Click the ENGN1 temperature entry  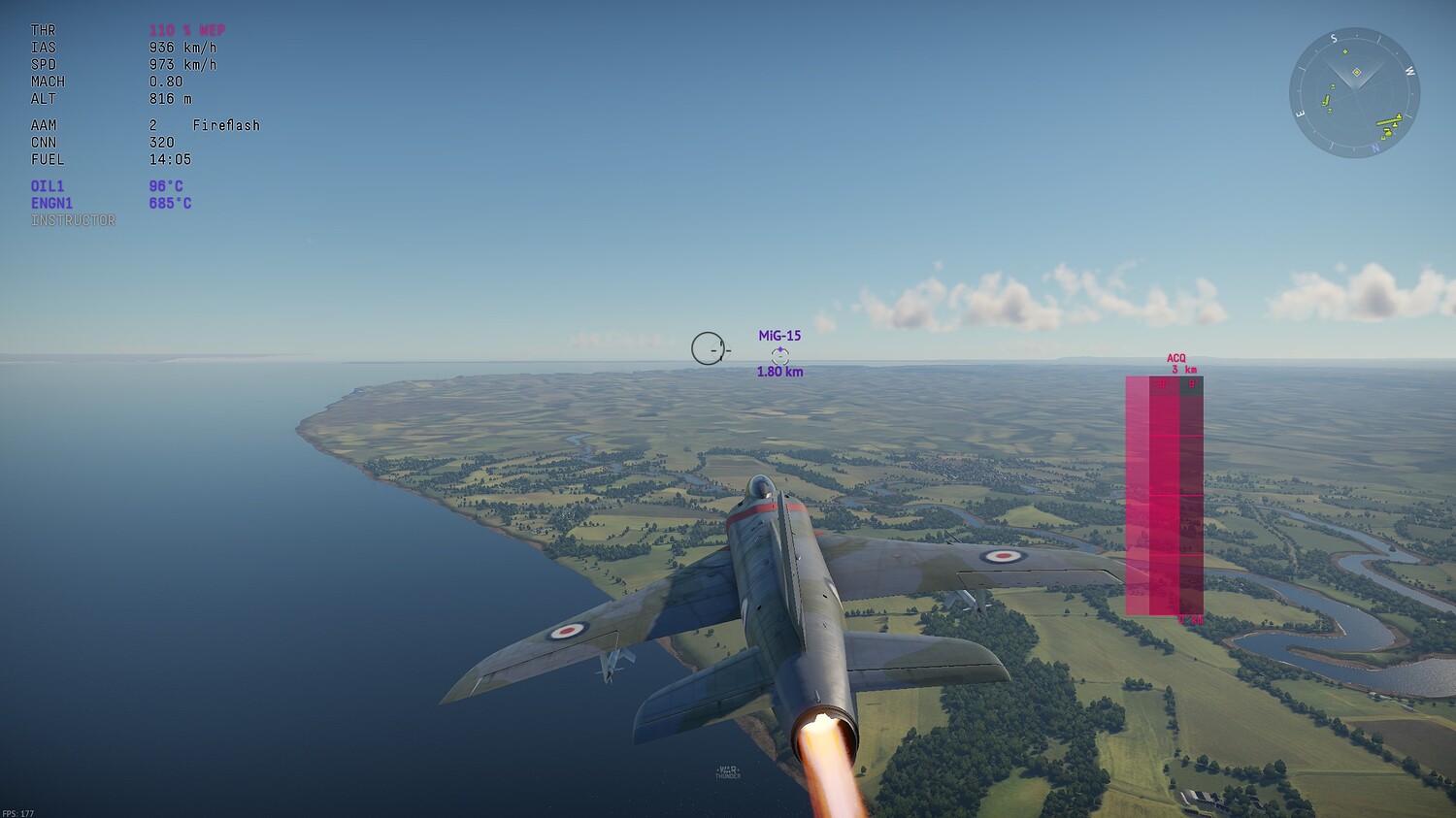112,203
